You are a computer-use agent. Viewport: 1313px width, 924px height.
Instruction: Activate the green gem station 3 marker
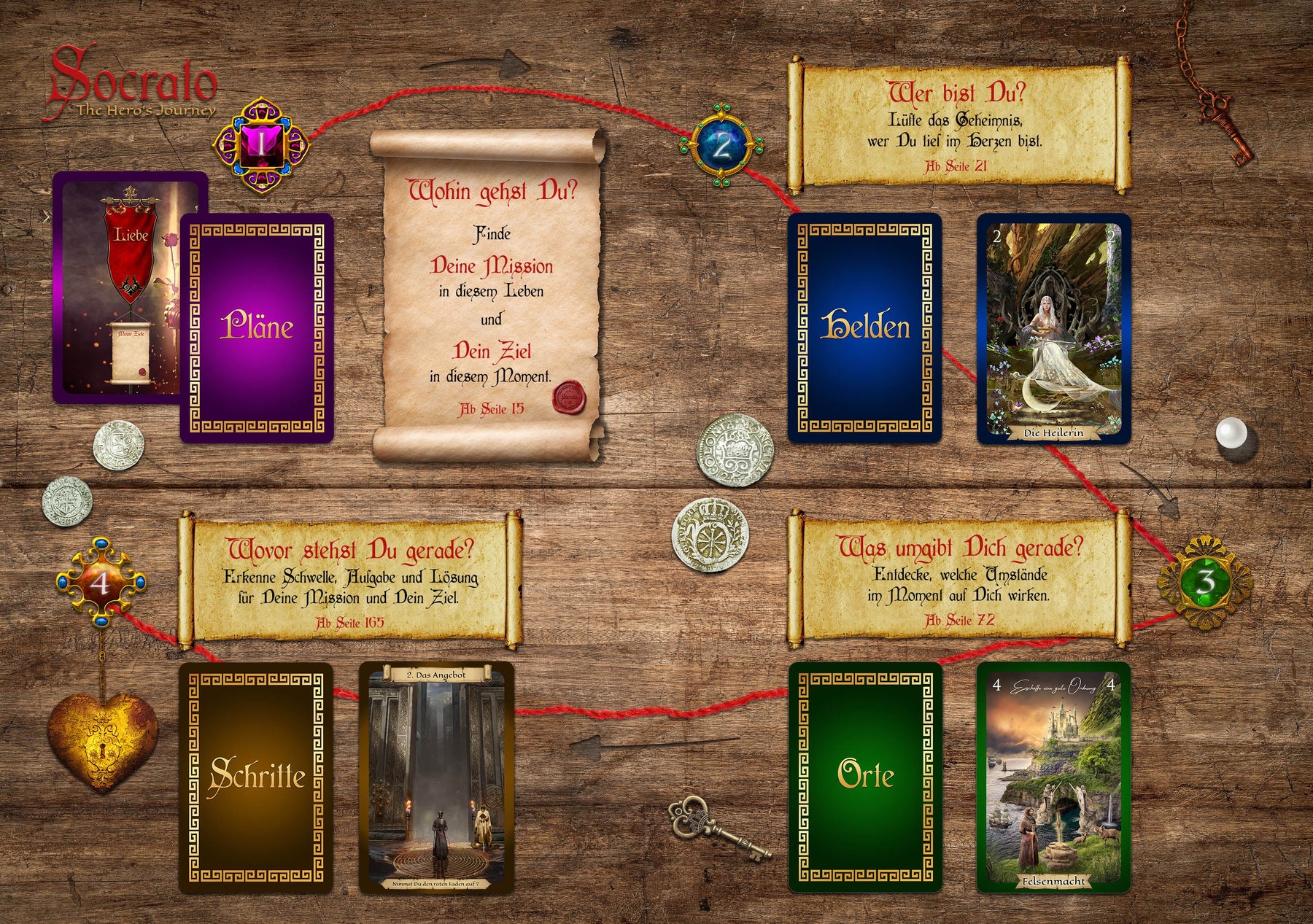[x=1204, y=582]
